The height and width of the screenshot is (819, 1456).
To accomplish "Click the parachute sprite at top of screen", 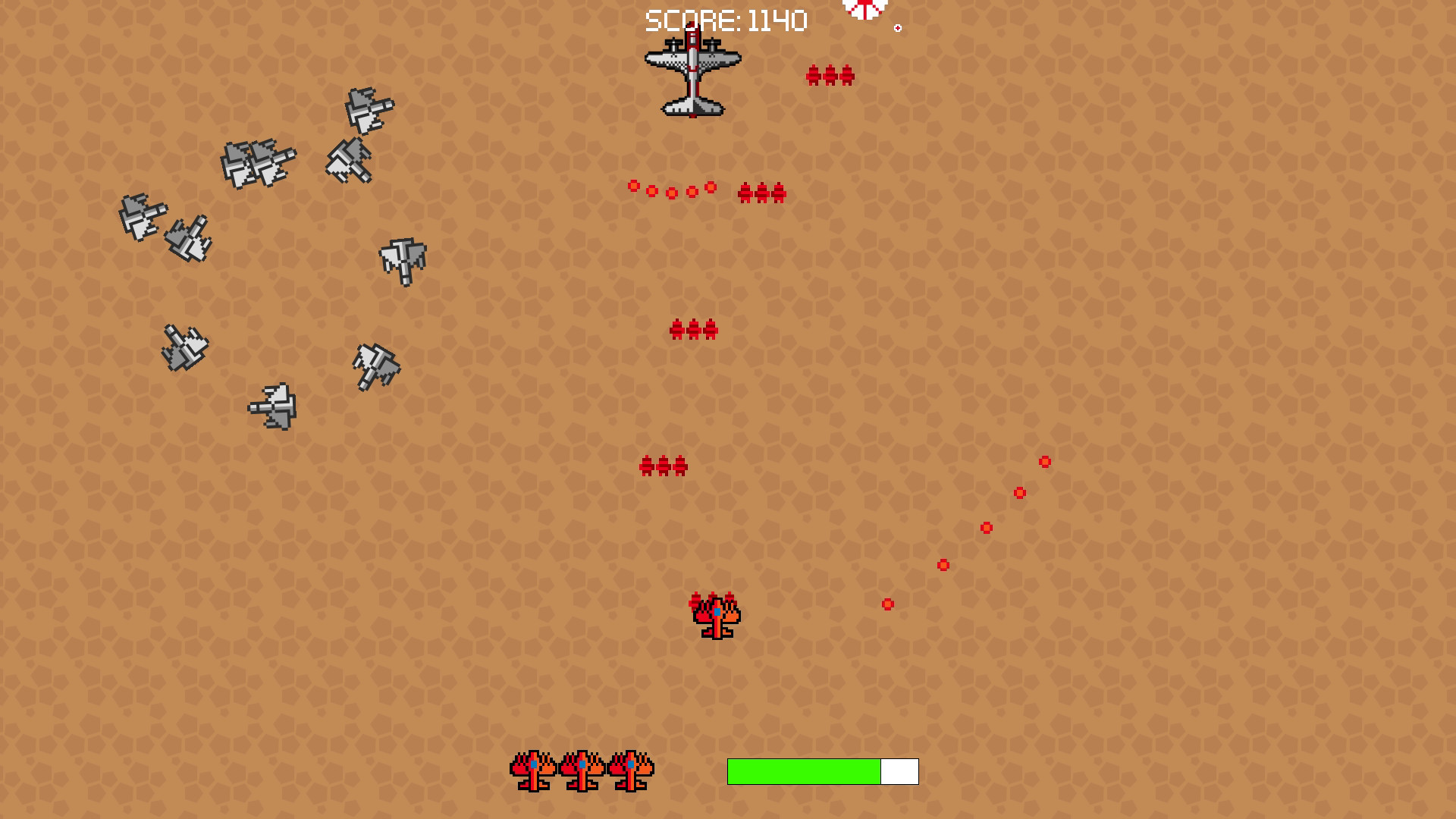I will 864,8.
